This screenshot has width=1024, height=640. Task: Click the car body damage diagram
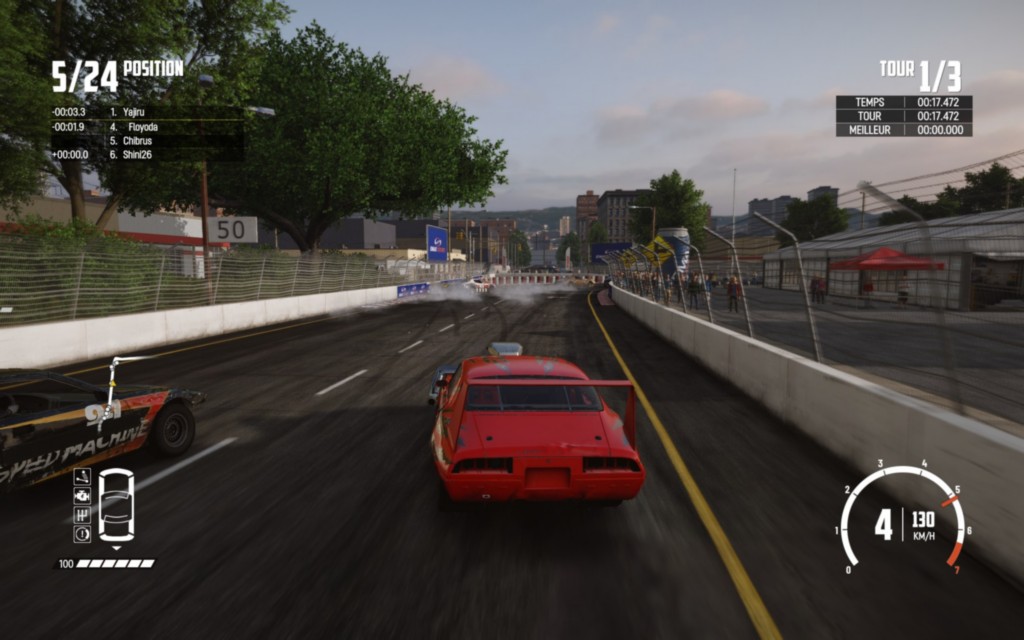pos(116,505)
